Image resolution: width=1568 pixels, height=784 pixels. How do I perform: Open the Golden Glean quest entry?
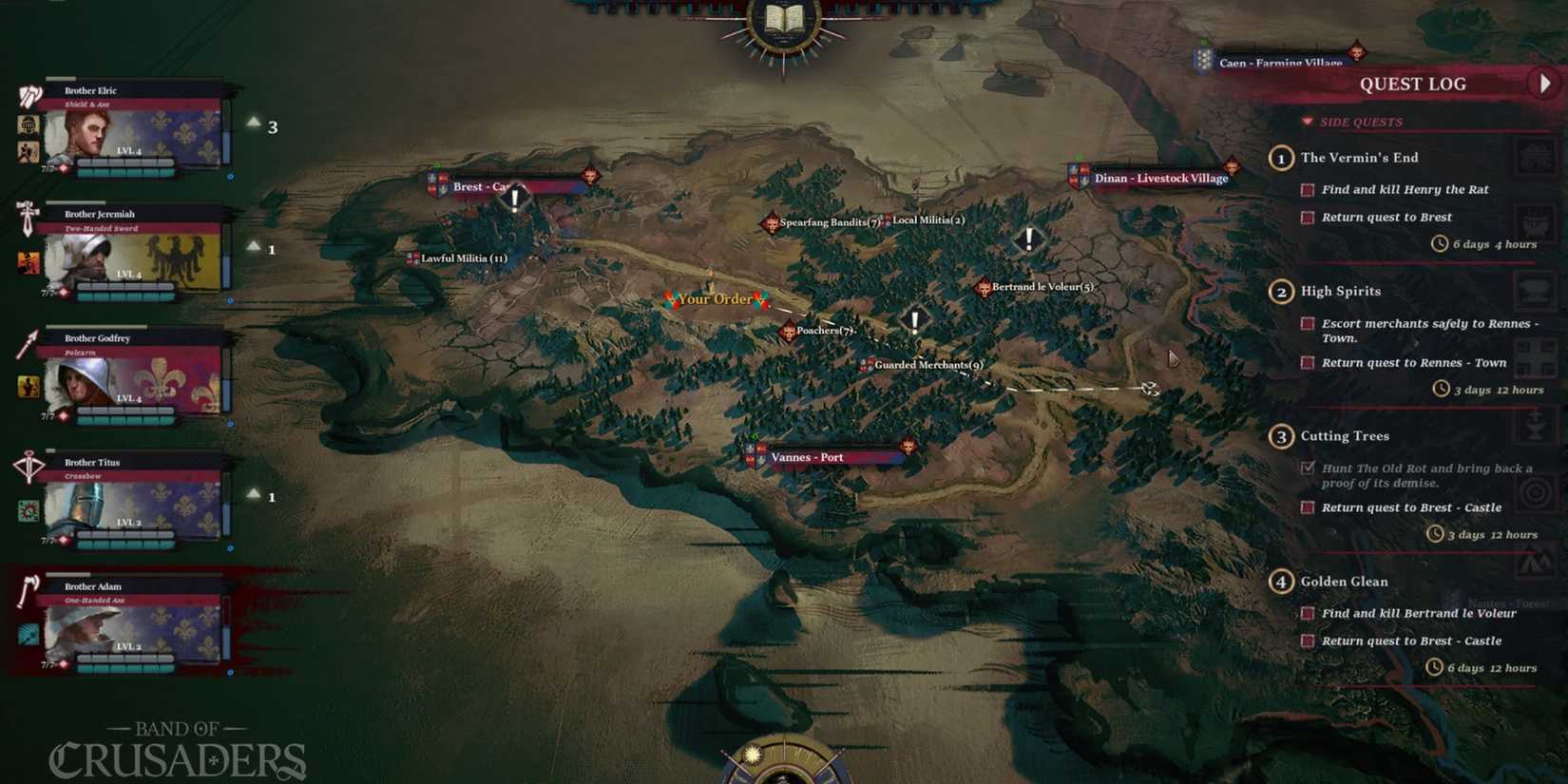pyautogui.click(x=1345, y=582)
